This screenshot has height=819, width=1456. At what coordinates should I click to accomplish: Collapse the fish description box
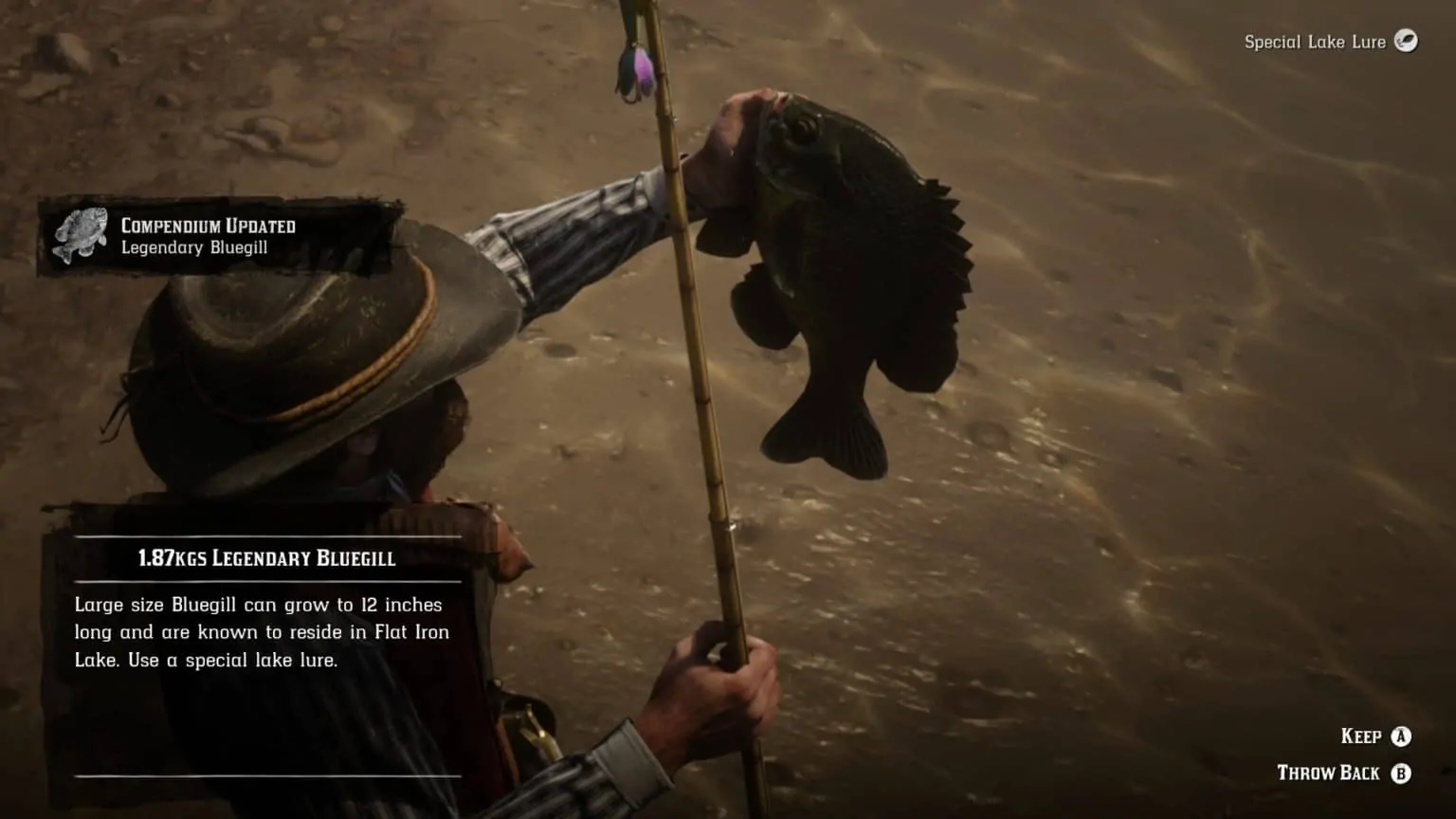261,631
